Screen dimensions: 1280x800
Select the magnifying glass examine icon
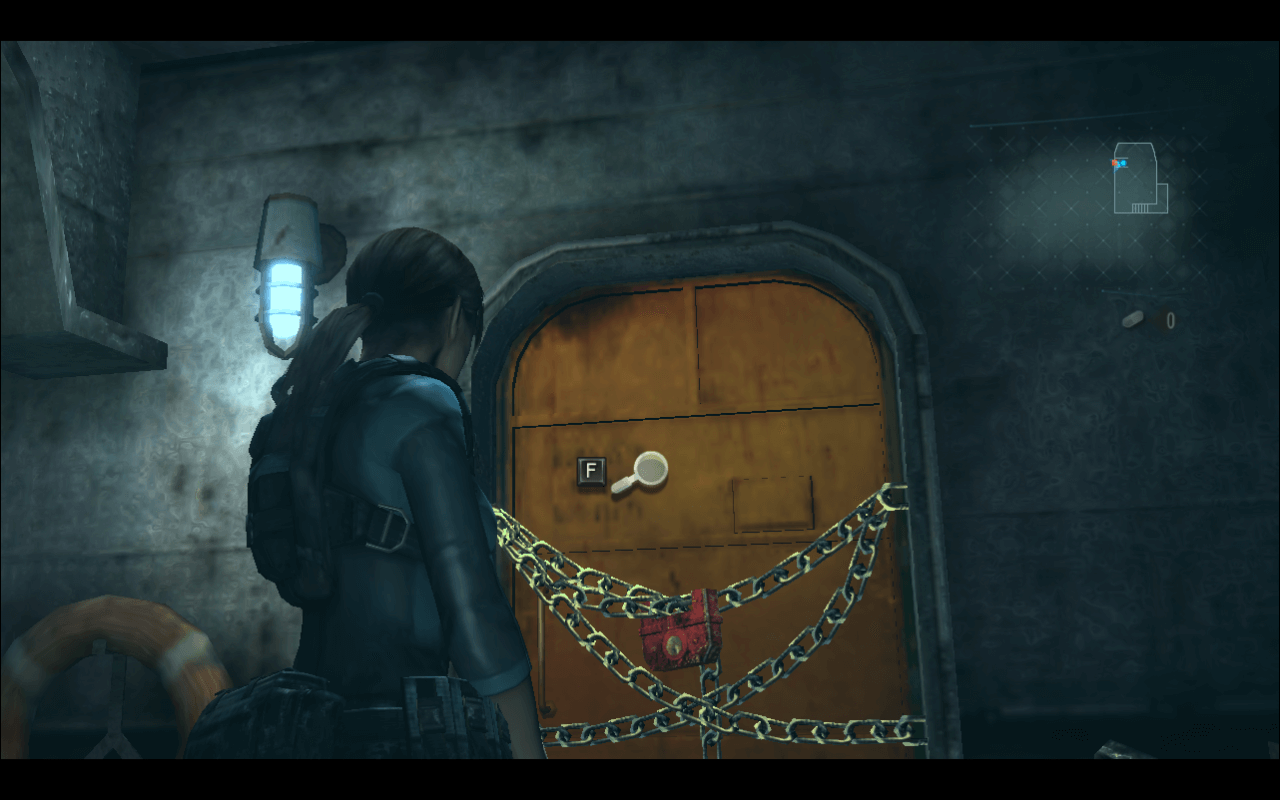coord(640,471)
